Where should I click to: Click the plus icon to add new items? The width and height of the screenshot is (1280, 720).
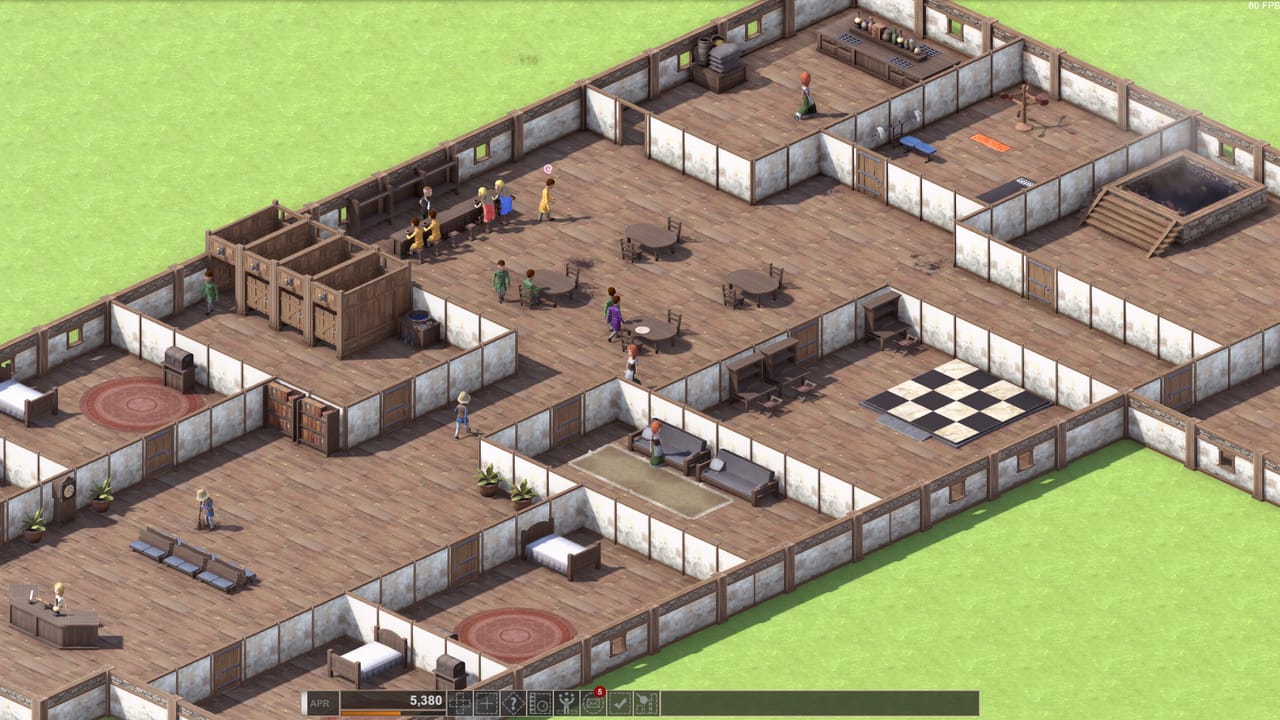point(485,702)
